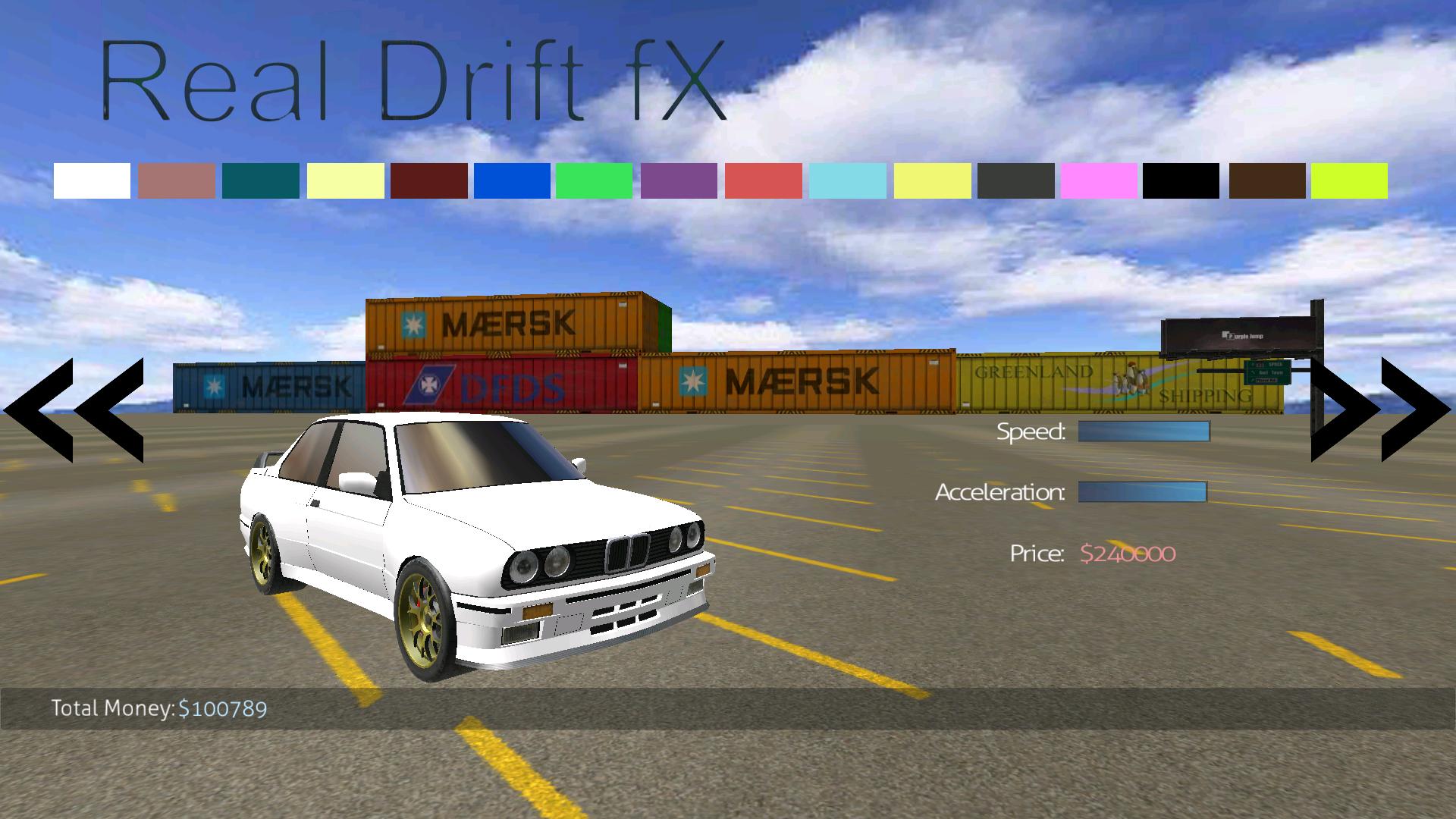1456x819 pixels.
Task: Apply the pink car color
Action: click(x=1100, y=180)
